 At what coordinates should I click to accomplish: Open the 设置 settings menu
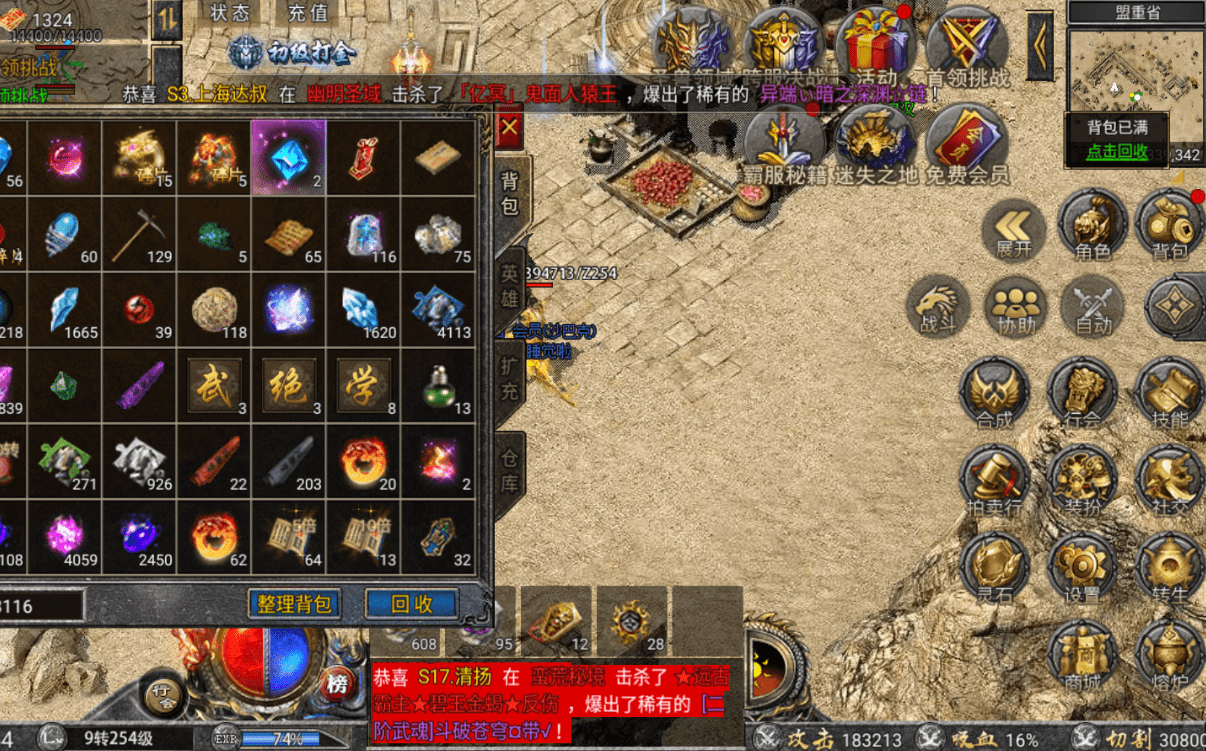(1081, 567)
